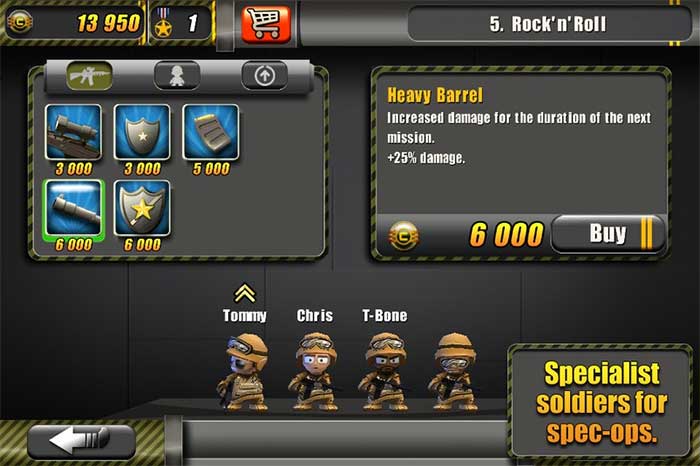Open the up-arrow upgrades tab
Image resolution: width=700 pixels, height=466 pixels.
(264, 75)
